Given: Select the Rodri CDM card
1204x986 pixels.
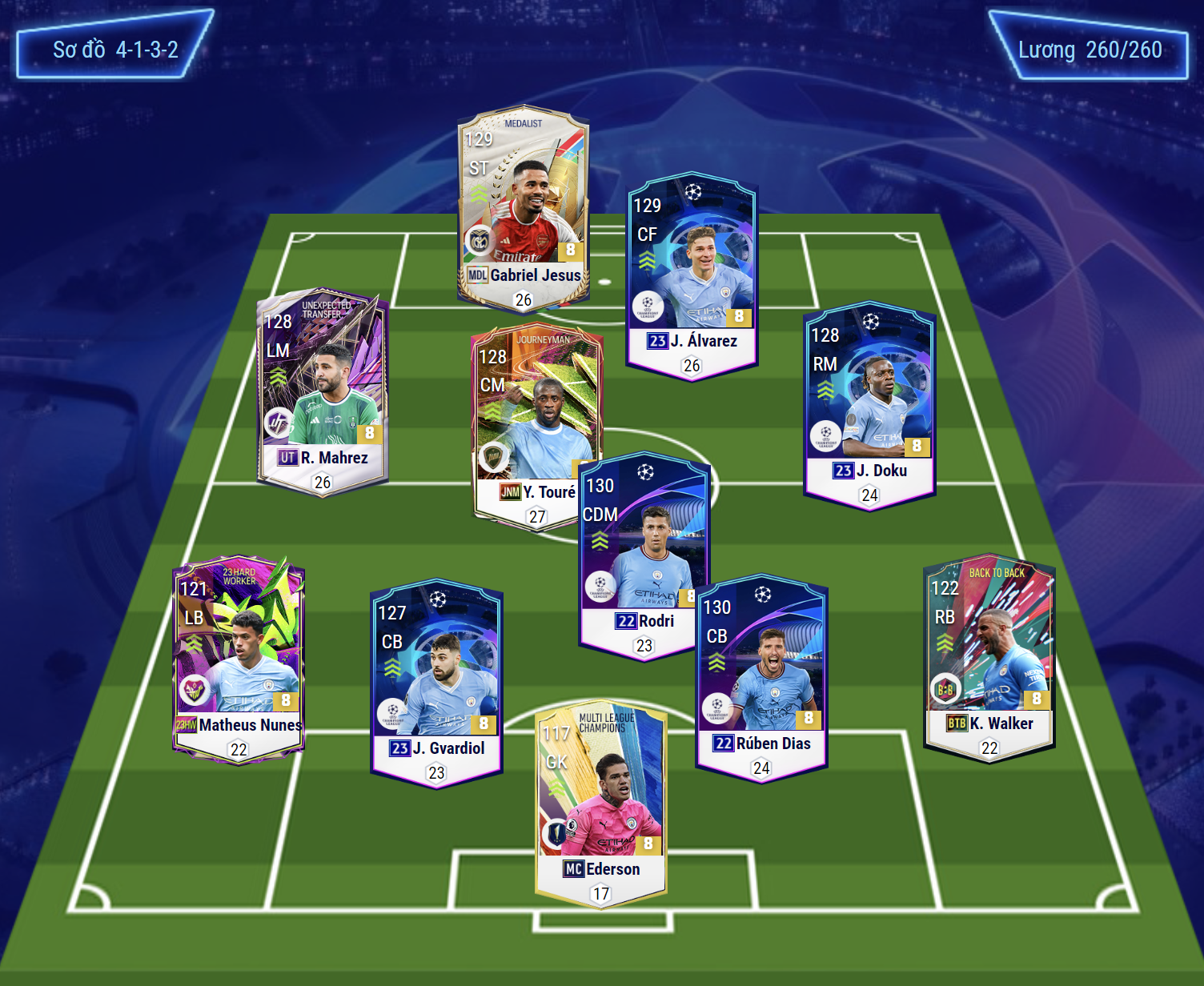Looking at the screenshot, I should [644, 556].
